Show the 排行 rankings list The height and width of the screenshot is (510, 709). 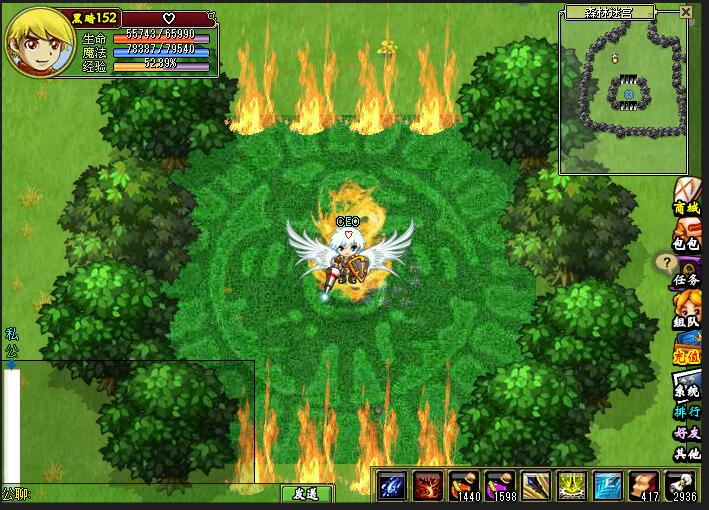[687, 411]
